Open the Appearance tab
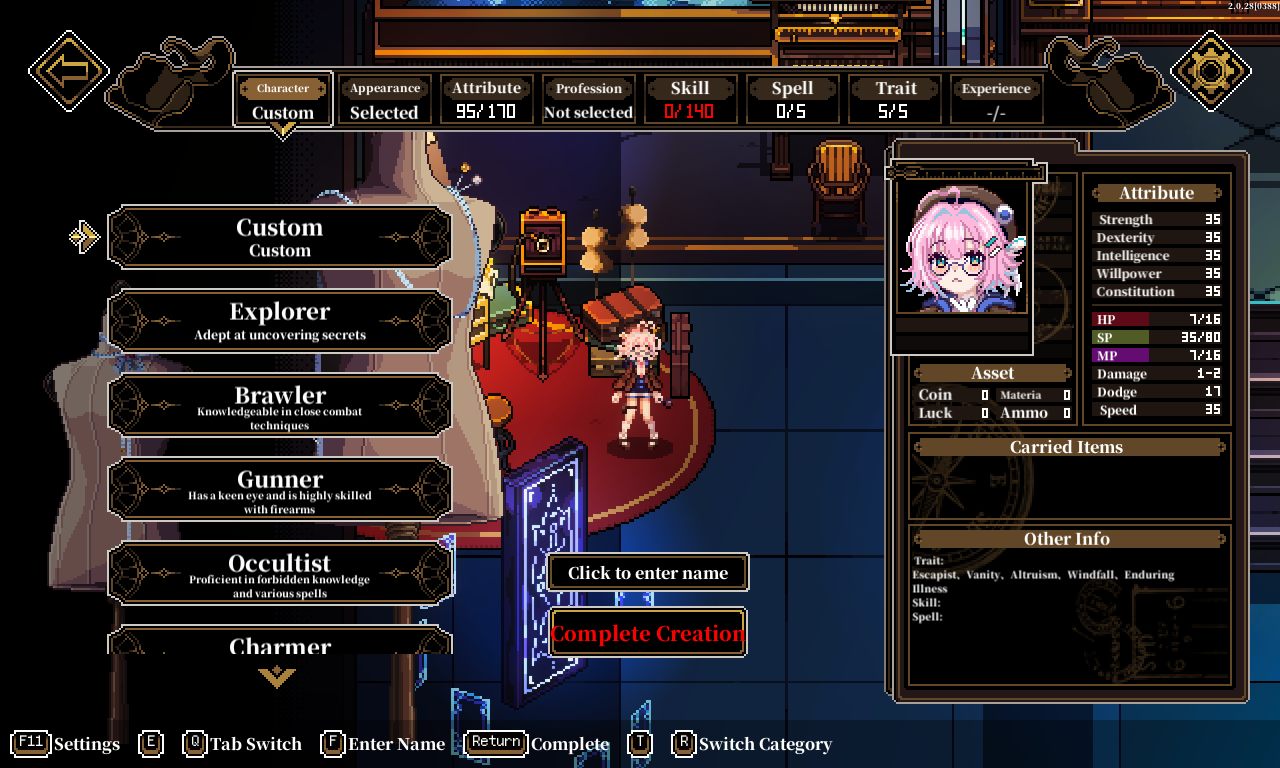This screenshot has width=1280, height=768. tap(384, 100)
